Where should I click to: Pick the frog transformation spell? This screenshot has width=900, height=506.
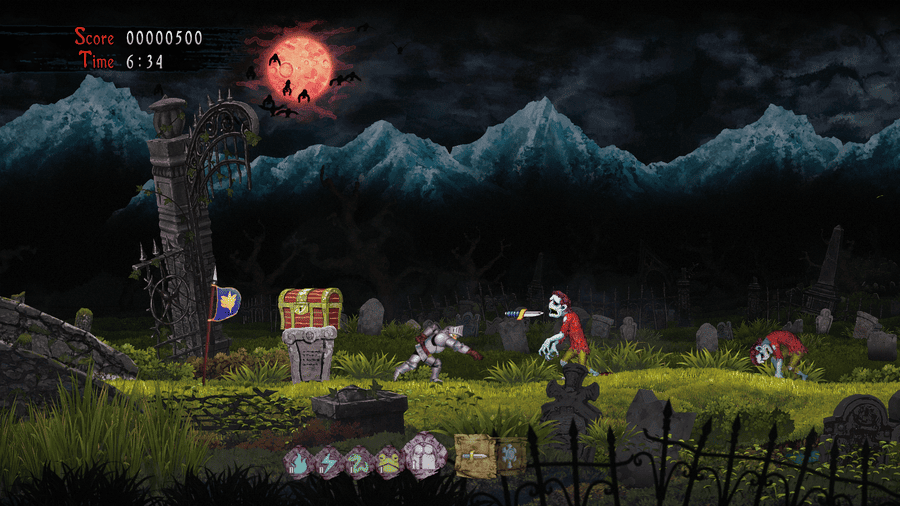click(388, 460)
